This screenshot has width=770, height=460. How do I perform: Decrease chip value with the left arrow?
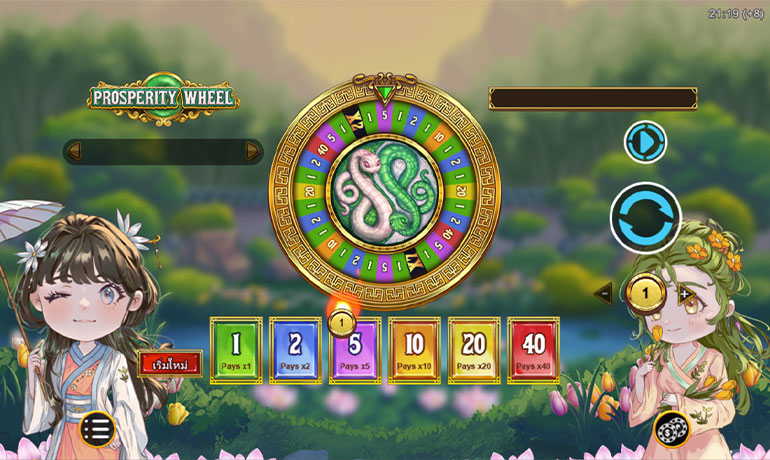(603, 293)
